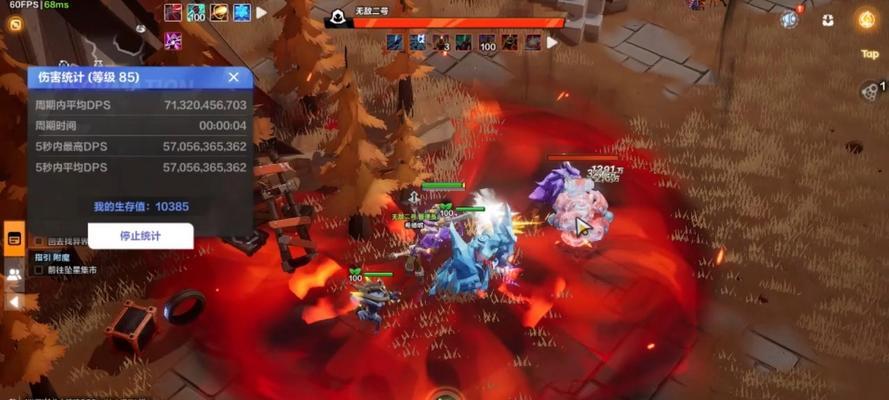
Task: Expand the player buff icon row arrow
Action: (262, 13)
